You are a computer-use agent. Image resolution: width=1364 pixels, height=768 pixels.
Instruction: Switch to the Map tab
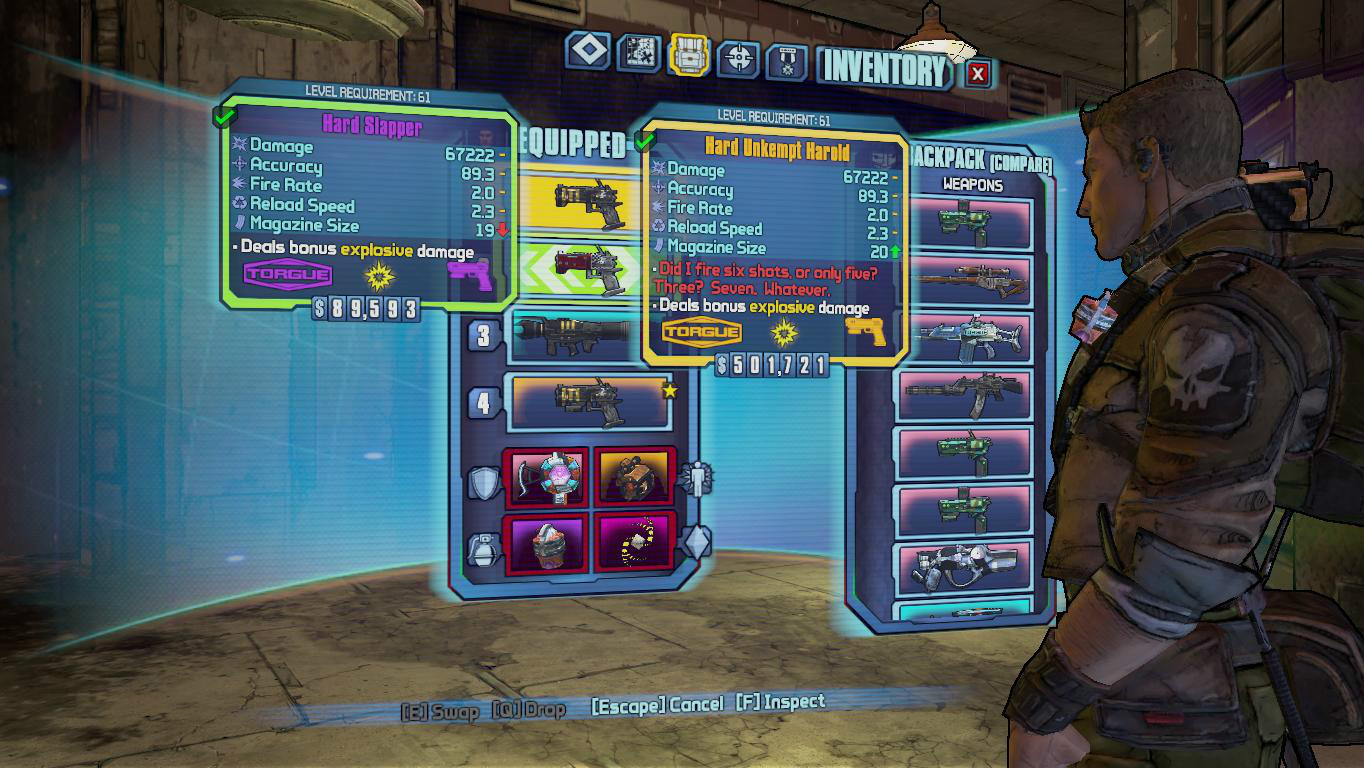(639, 53)
